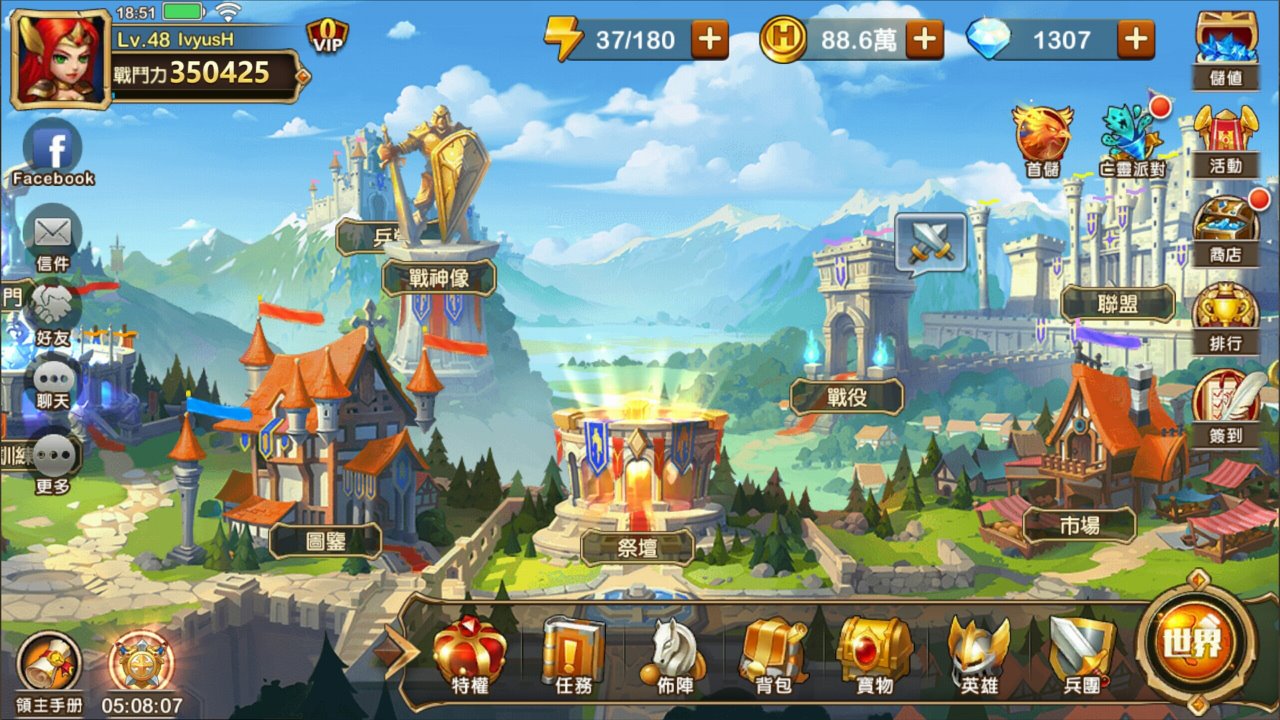The image size is (1280, 720).
Task: Open the player avatar portrait
Action: 59,58
